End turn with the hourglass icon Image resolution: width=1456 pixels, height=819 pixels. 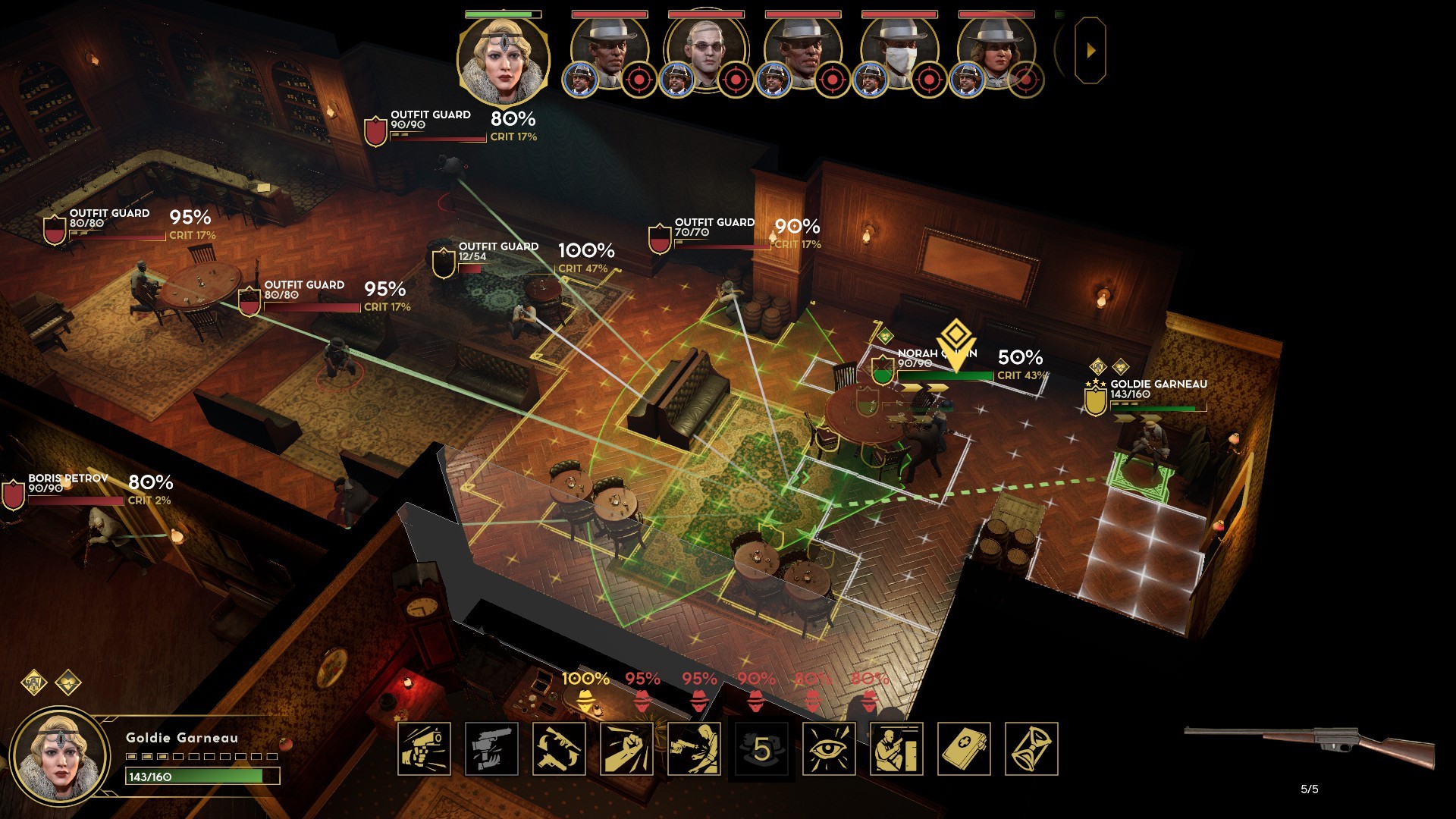(1031, 749)
